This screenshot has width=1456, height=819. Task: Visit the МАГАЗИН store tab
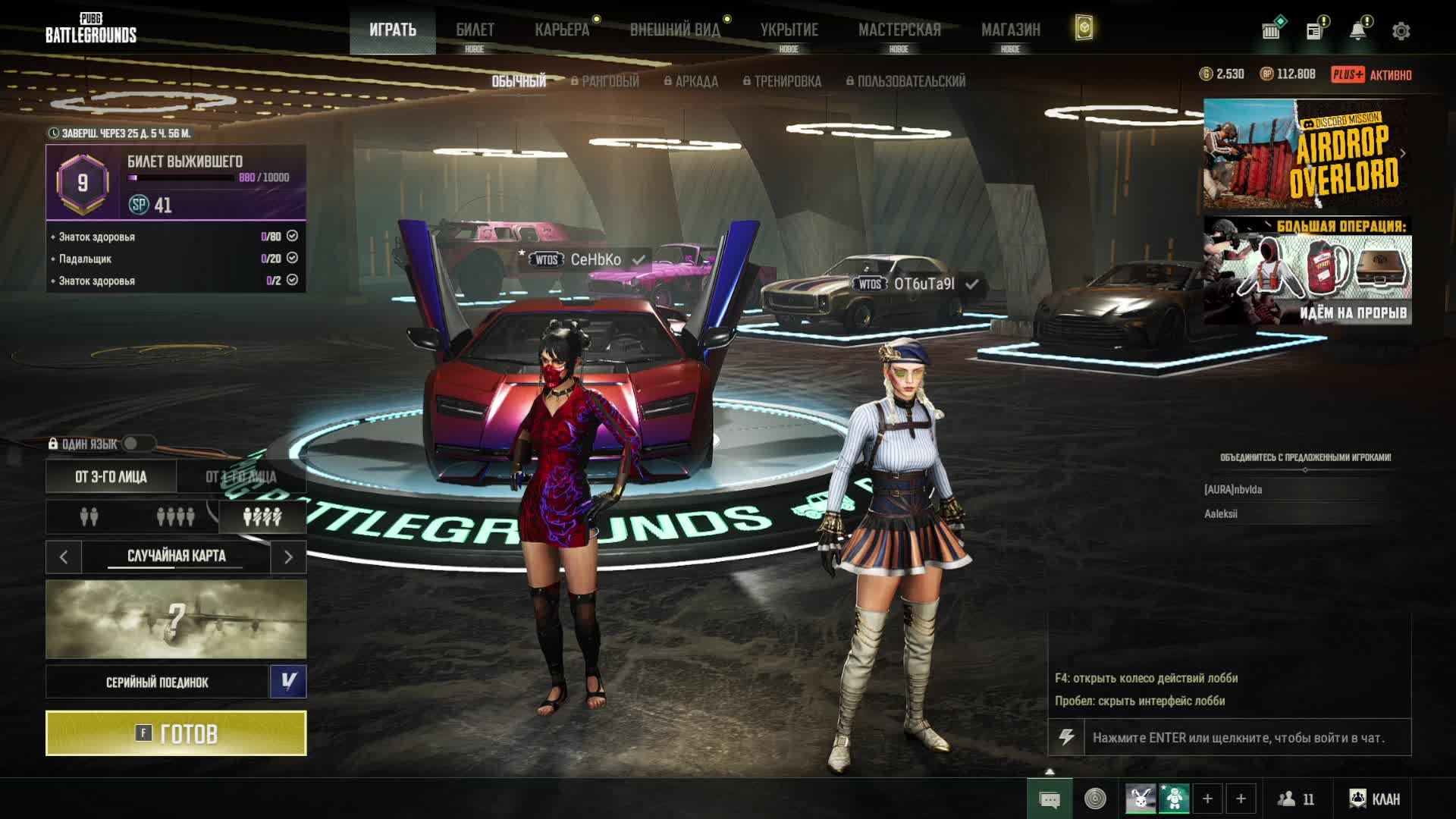pyautogui.click(x=1010, y=30)
